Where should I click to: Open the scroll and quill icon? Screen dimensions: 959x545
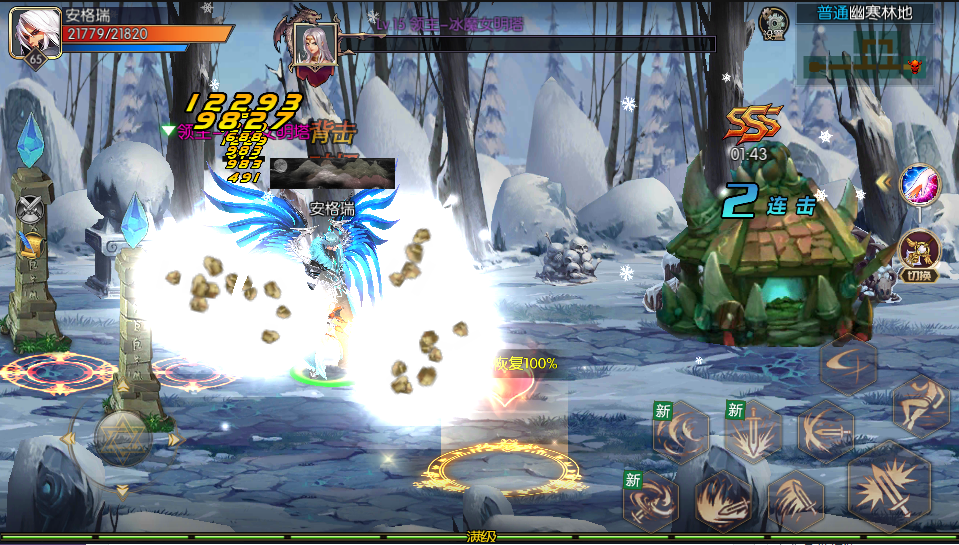coord(30,246)
